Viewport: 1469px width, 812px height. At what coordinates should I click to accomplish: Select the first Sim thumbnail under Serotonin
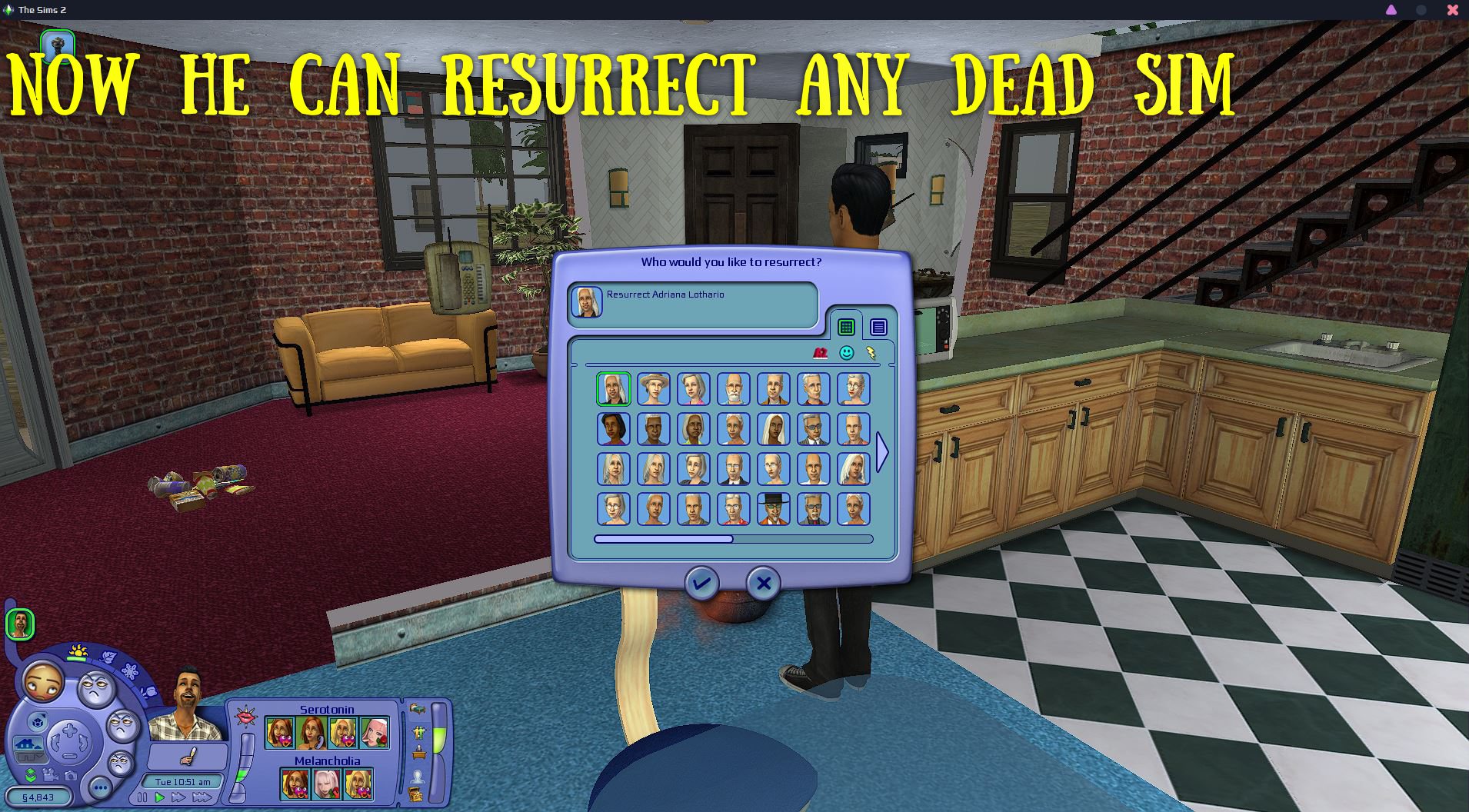pos(280,732)
